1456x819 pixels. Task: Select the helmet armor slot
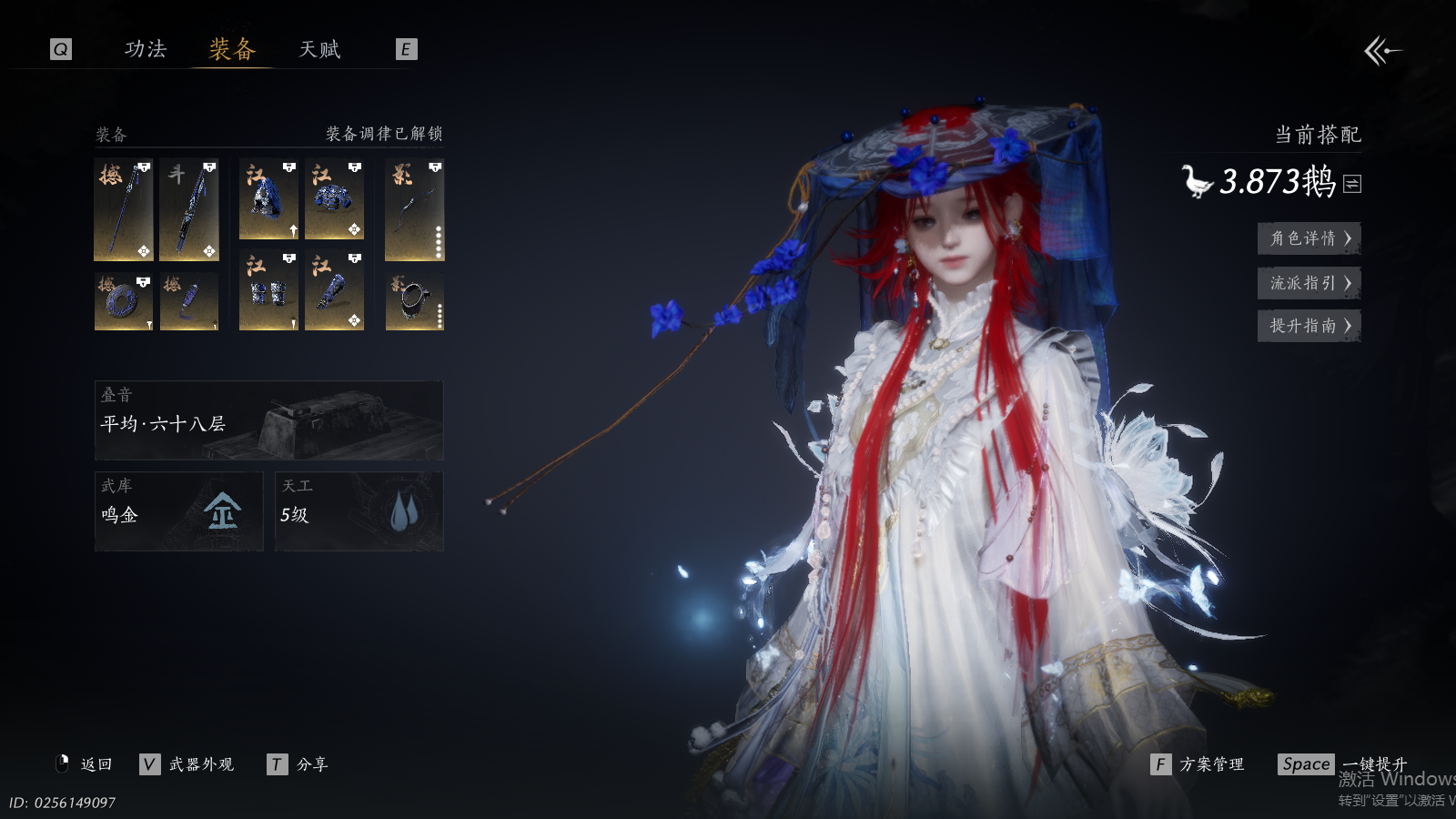268,199
